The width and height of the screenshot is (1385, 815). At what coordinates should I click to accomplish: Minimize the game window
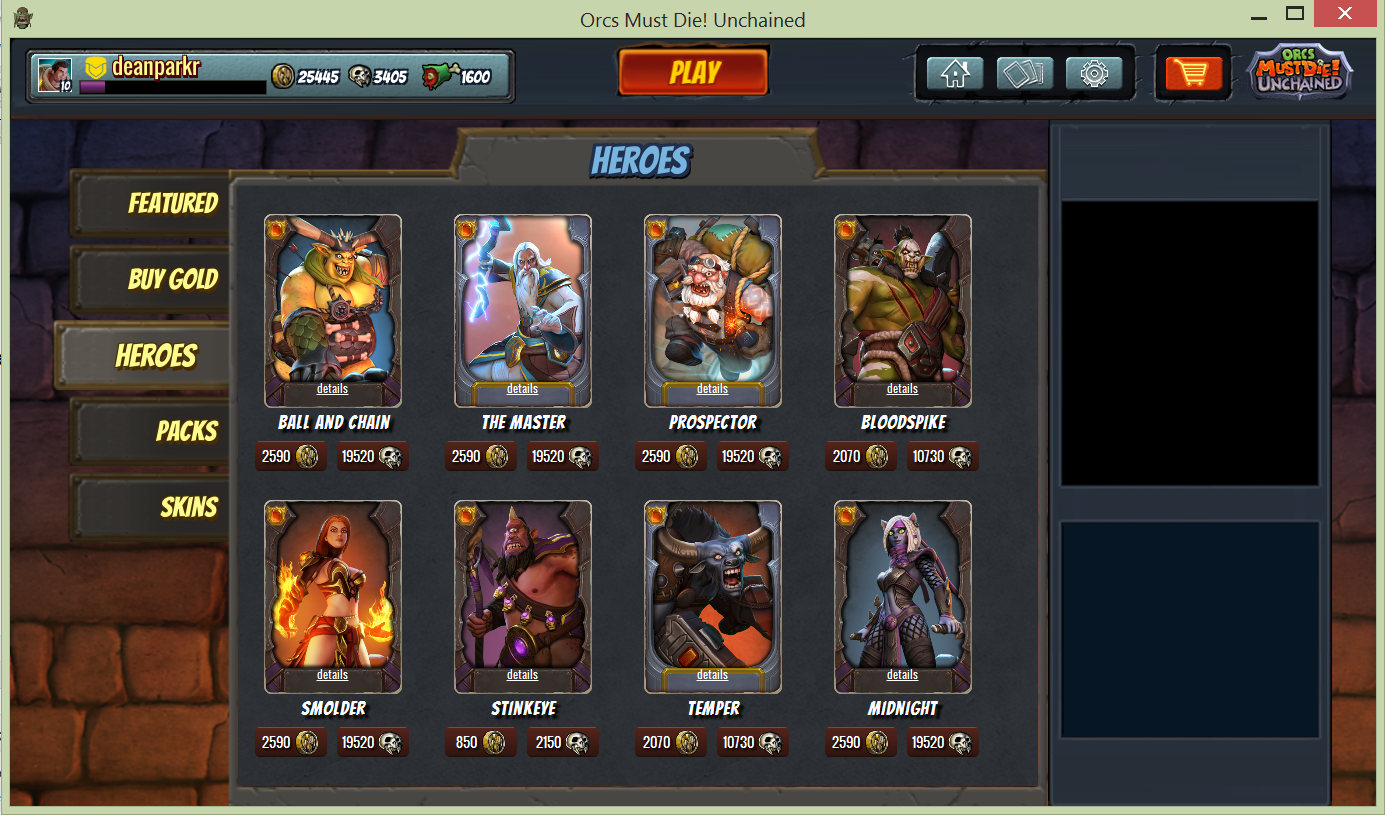point(1260,14)
